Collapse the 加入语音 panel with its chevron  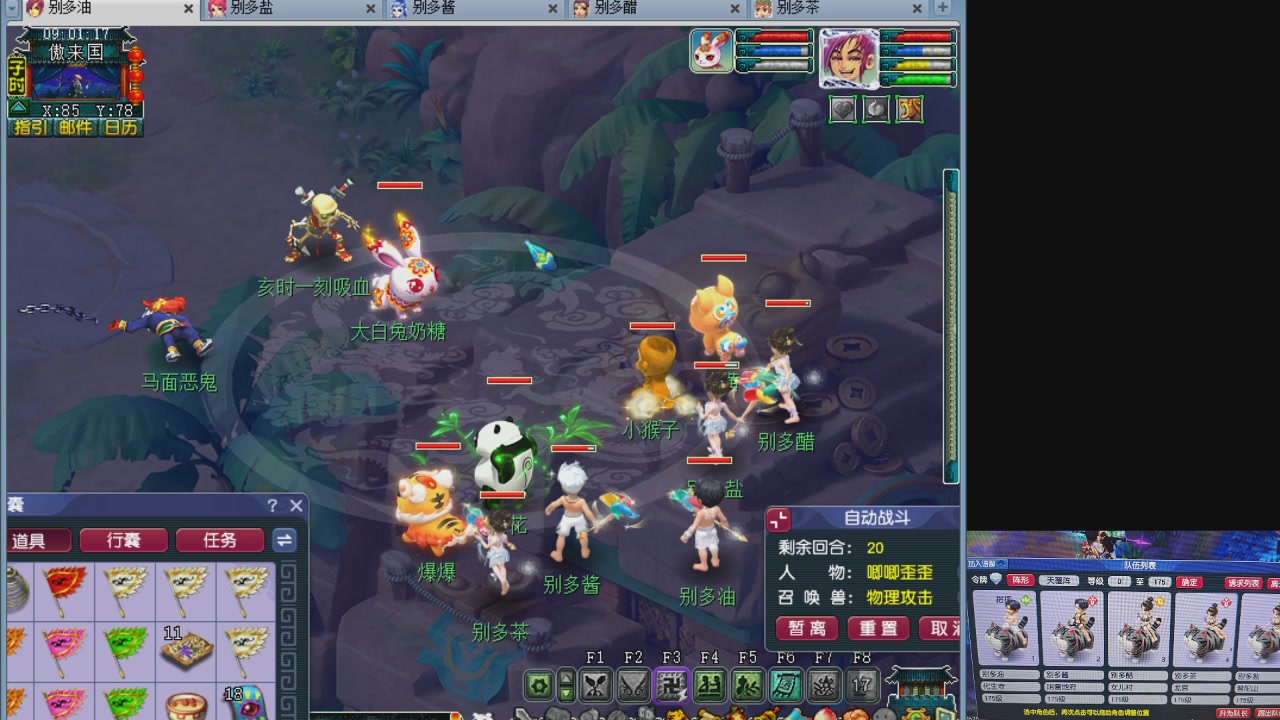pos(1001,563)
